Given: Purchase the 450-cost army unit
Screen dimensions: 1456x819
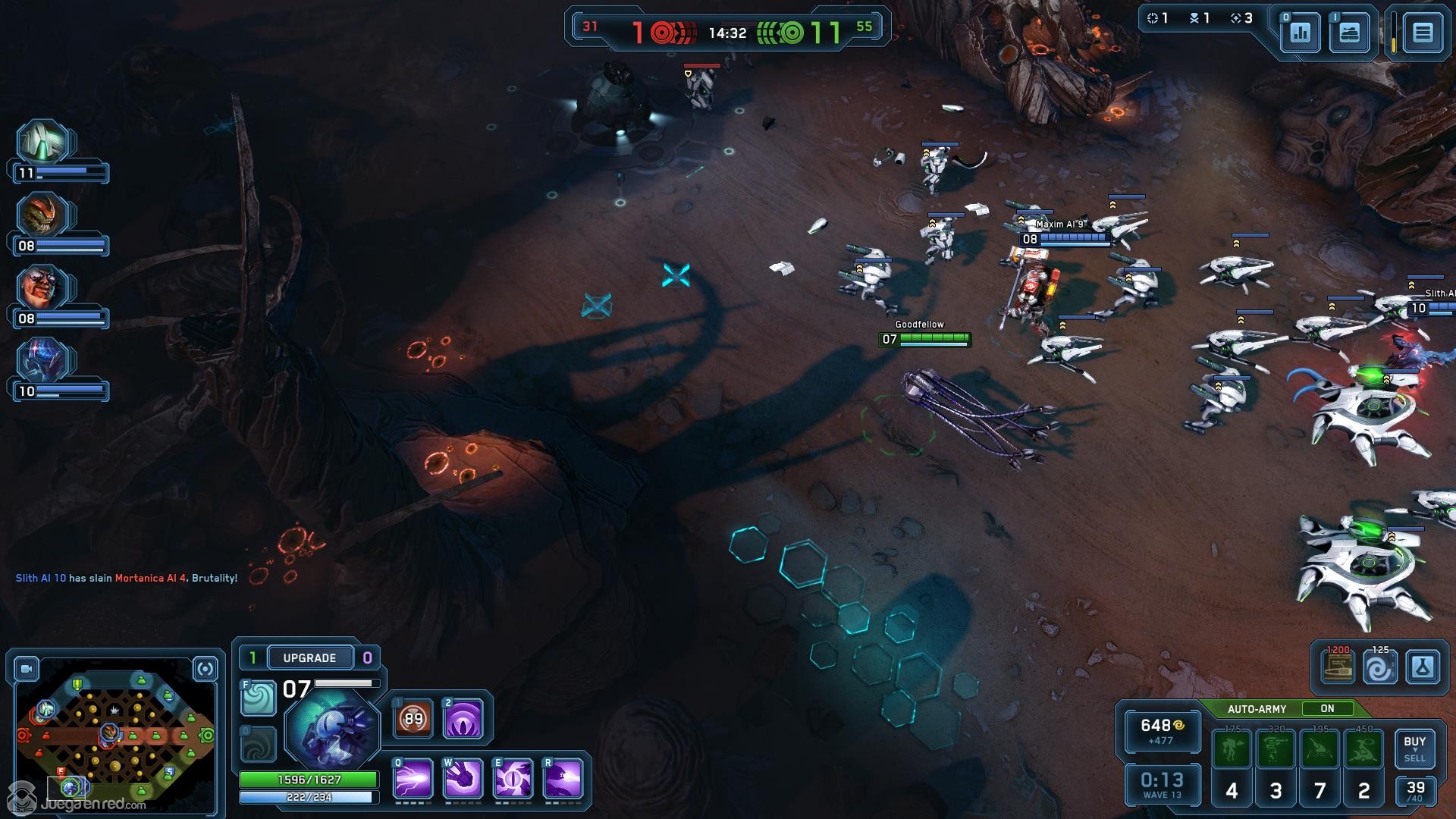Looking at the screenshot, I should (x=1363, y=749).
